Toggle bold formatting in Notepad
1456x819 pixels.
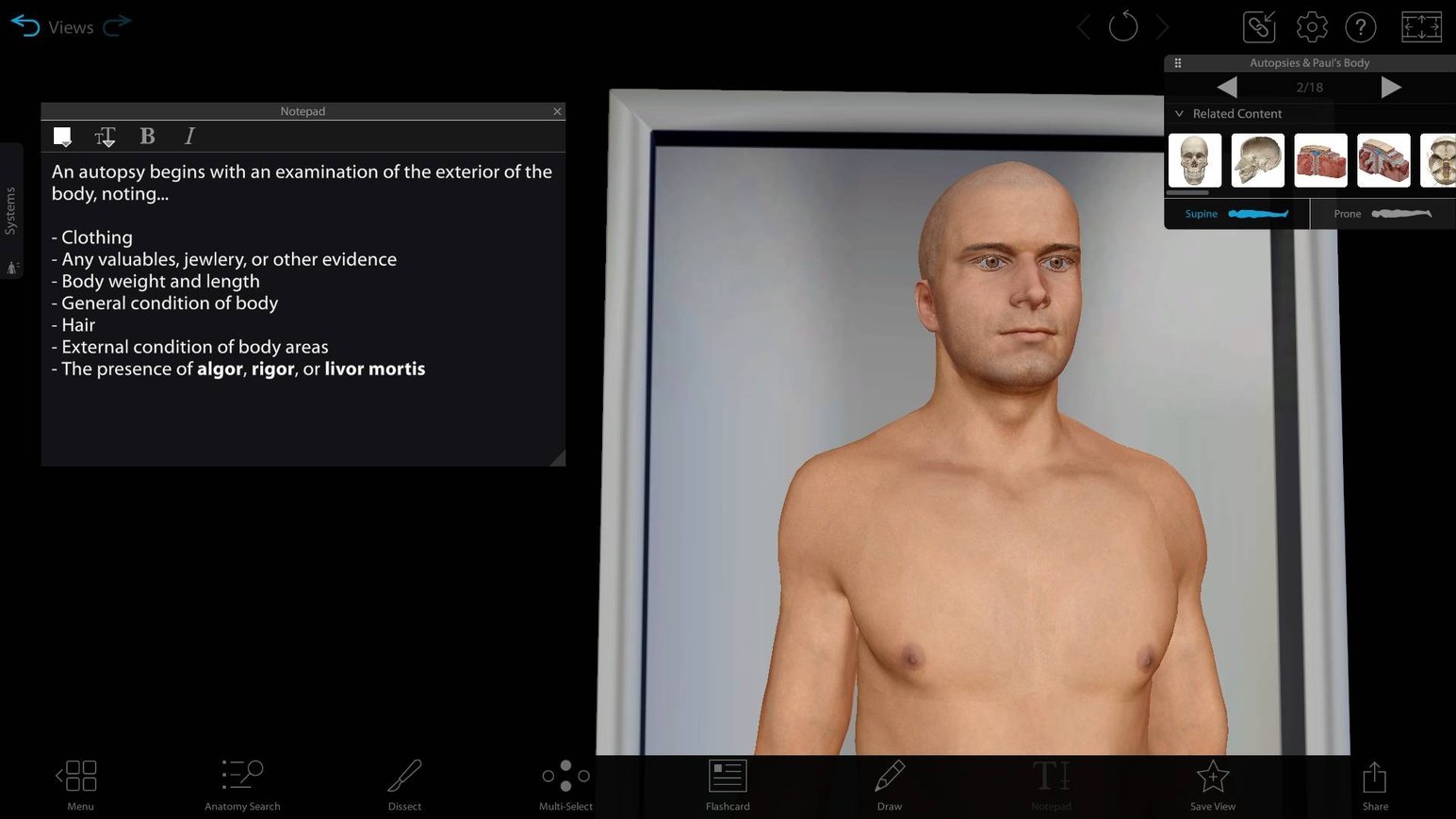[x=147, y=136]
